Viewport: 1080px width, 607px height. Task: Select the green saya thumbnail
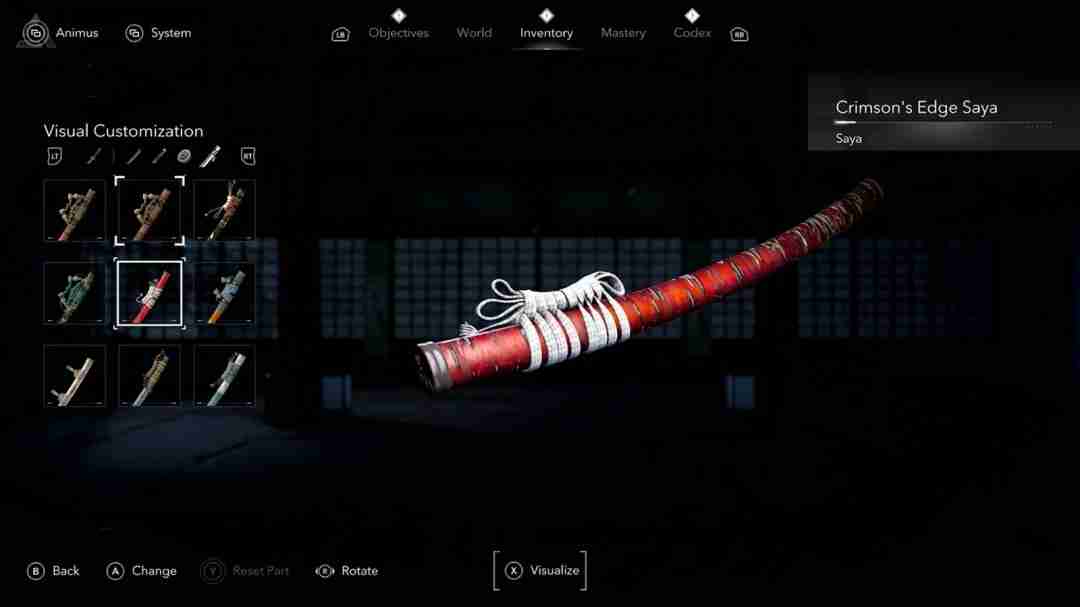74,293
